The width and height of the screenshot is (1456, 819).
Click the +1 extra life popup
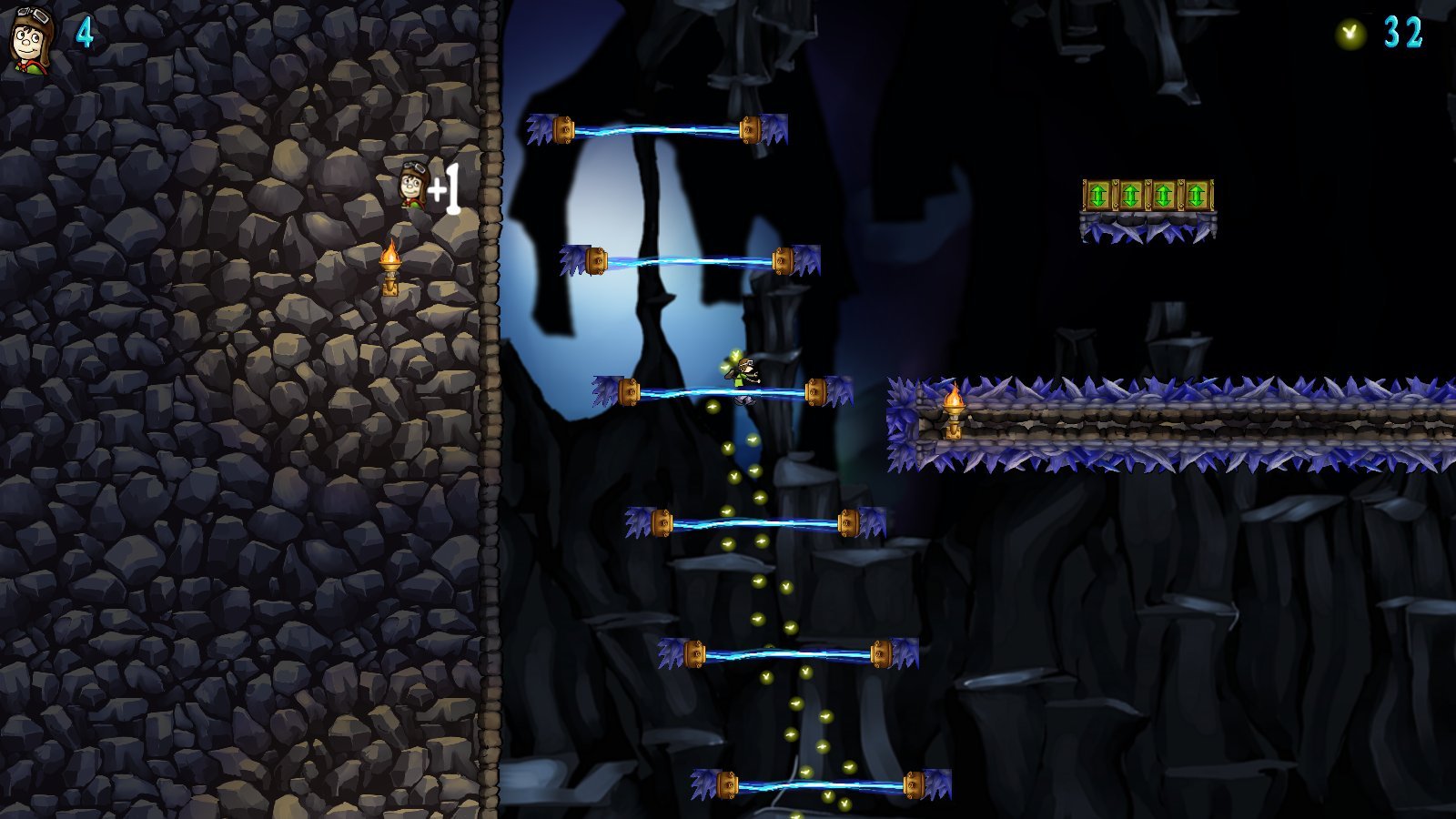tap(445, 187)
